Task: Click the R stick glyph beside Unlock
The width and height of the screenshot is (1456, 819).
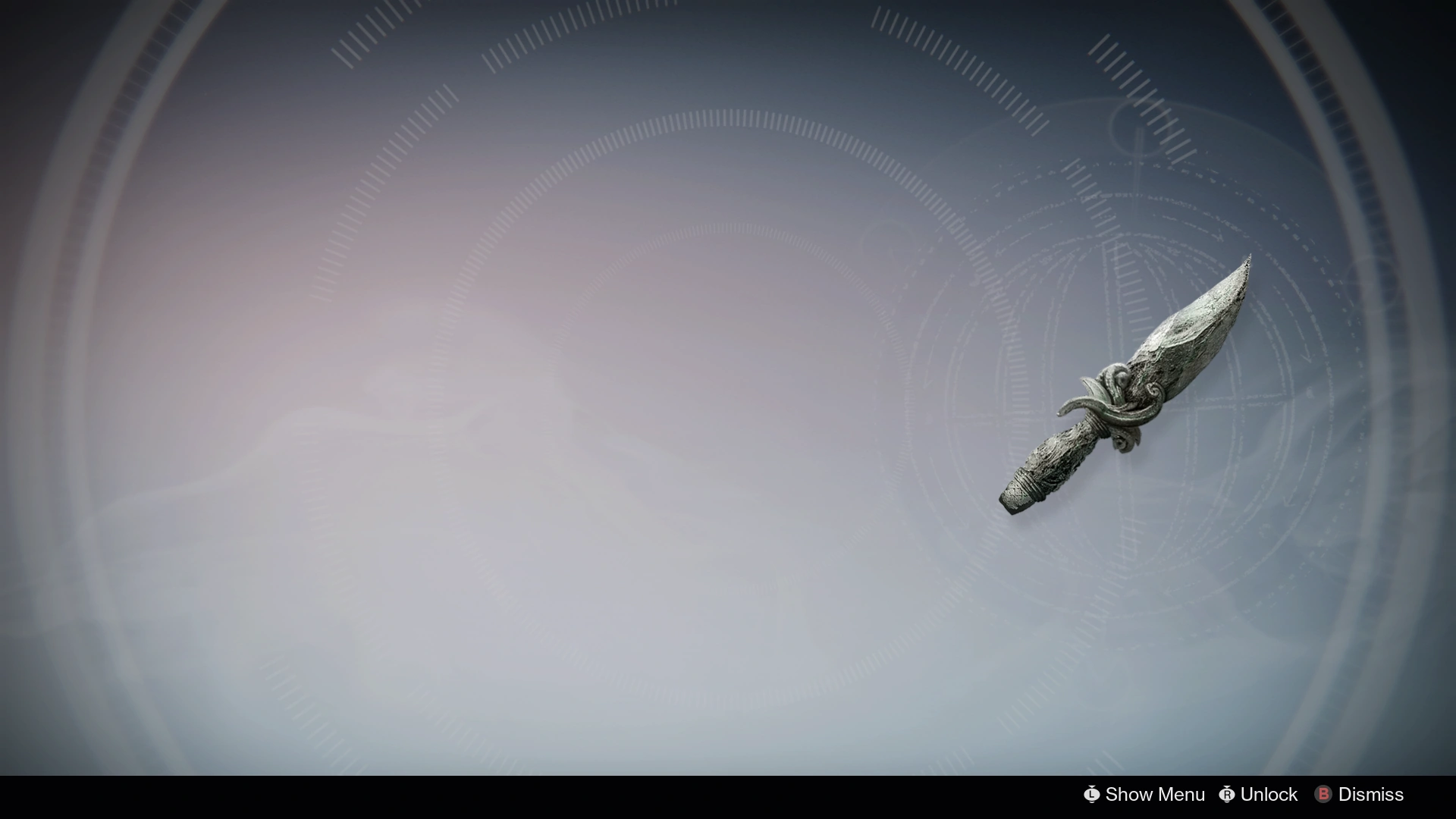Action: click(1227, 795)
